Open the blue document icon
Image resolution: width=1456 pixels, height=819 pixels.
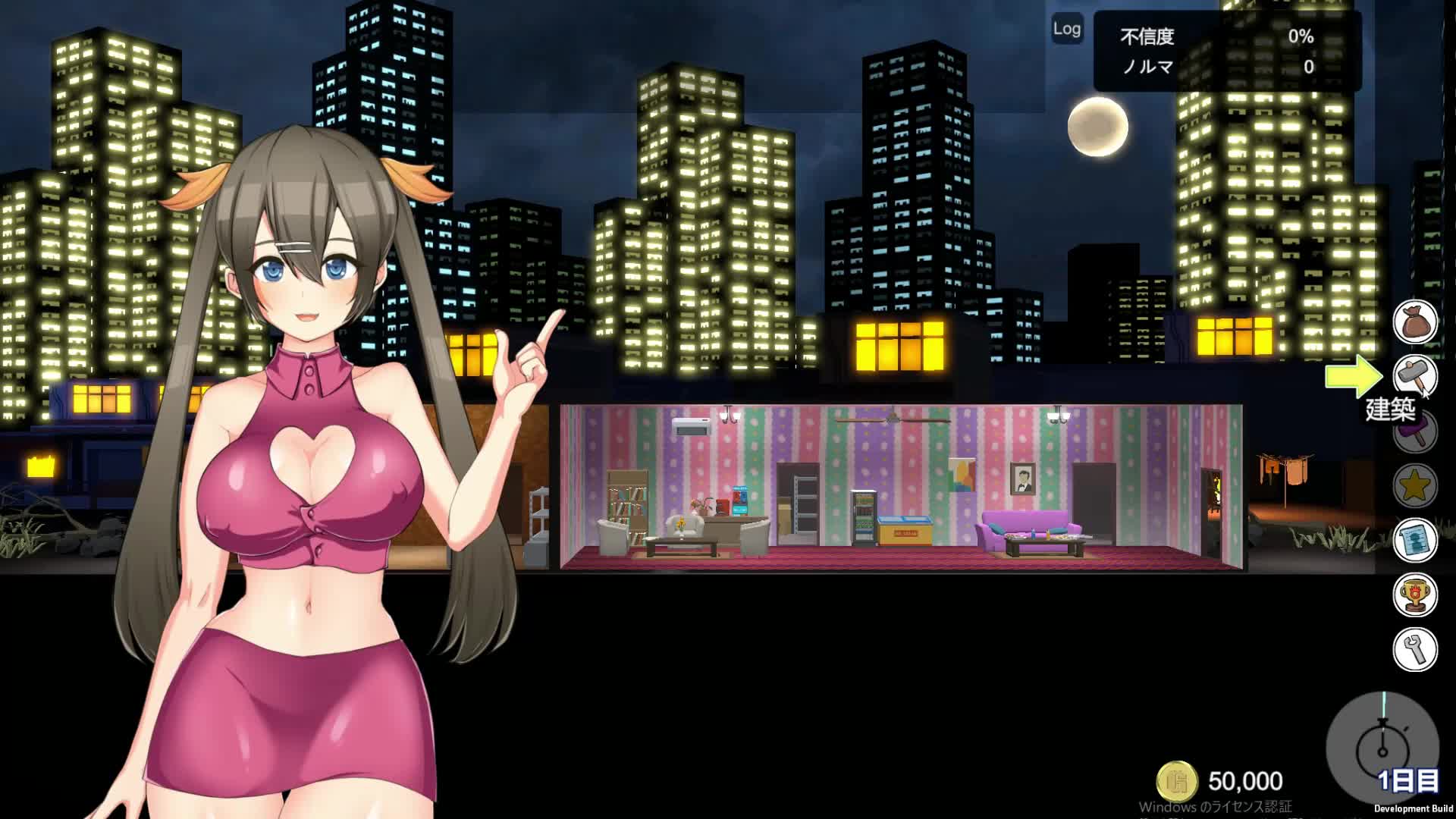click(x=1415, y=540)
